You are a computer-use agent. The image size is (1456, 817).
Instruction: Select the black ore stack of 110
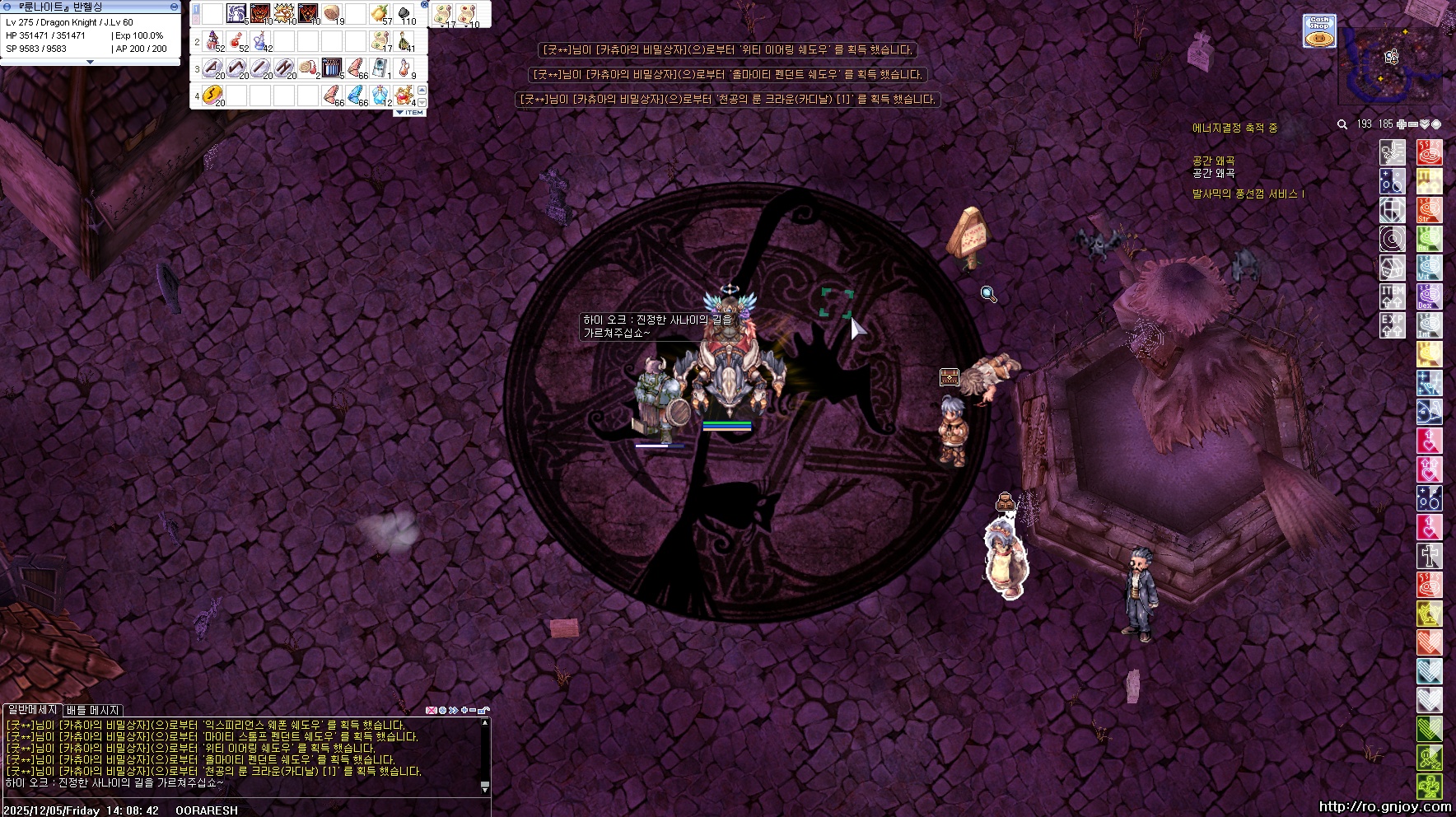point(404,14)
